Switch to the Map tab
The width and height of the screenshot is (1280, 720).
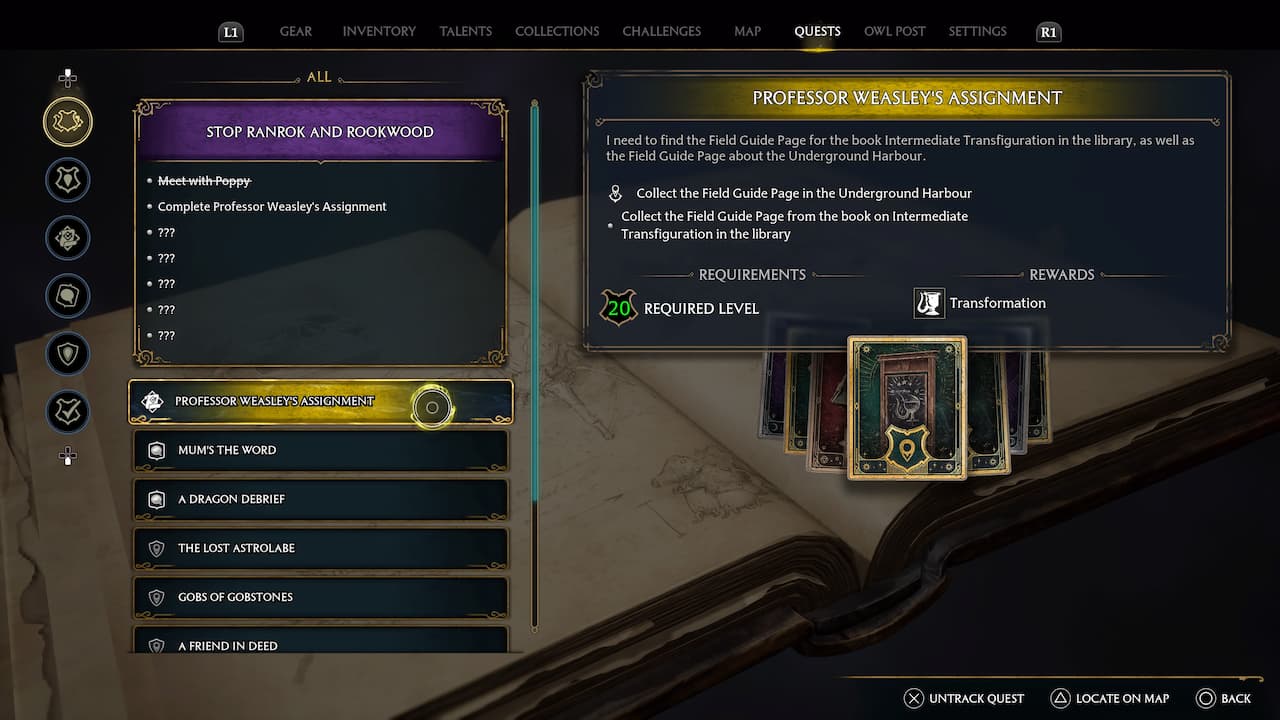[x=747, y=31]
